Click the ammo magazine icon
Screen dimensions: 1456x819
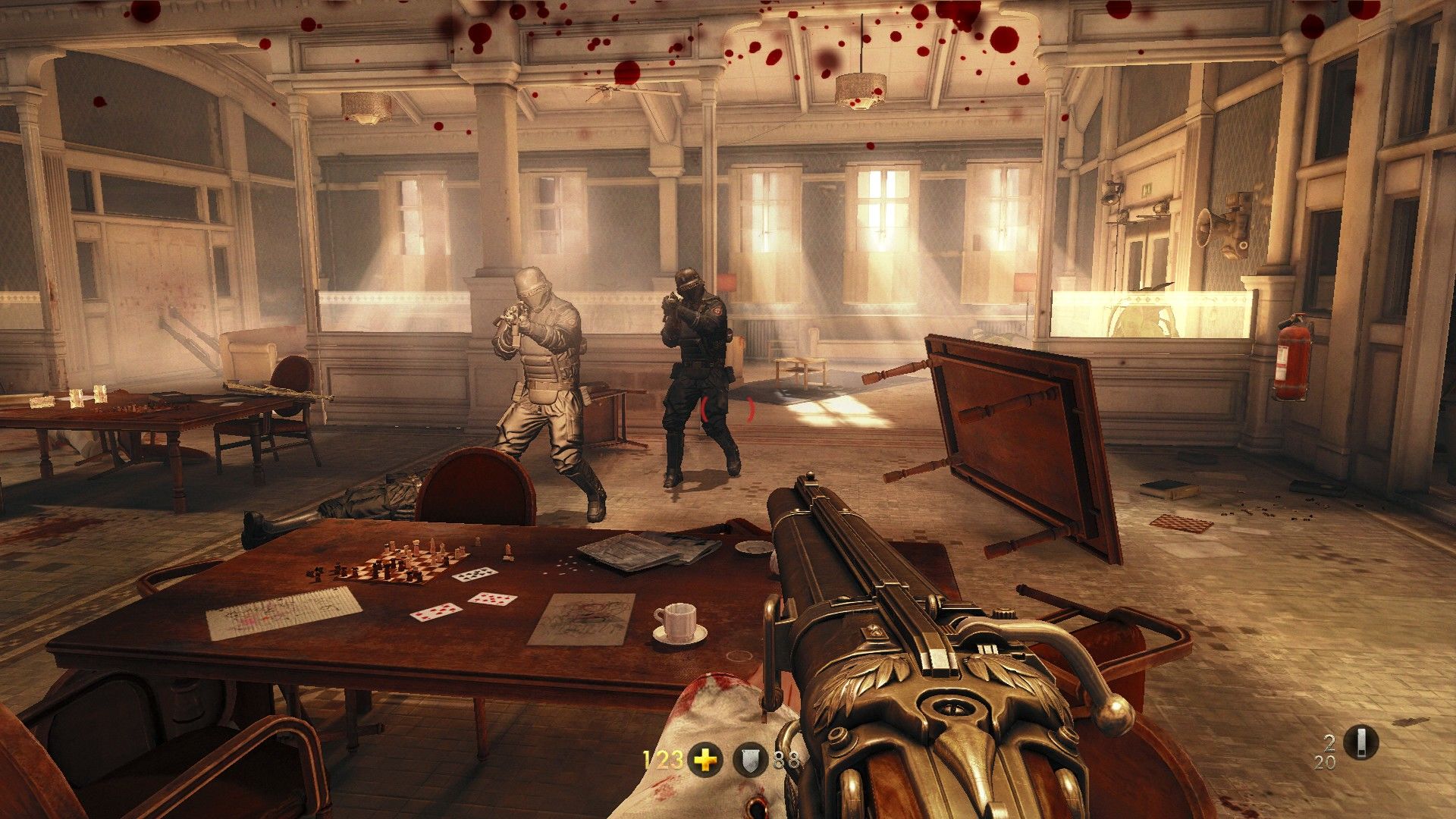point(1361,742)
